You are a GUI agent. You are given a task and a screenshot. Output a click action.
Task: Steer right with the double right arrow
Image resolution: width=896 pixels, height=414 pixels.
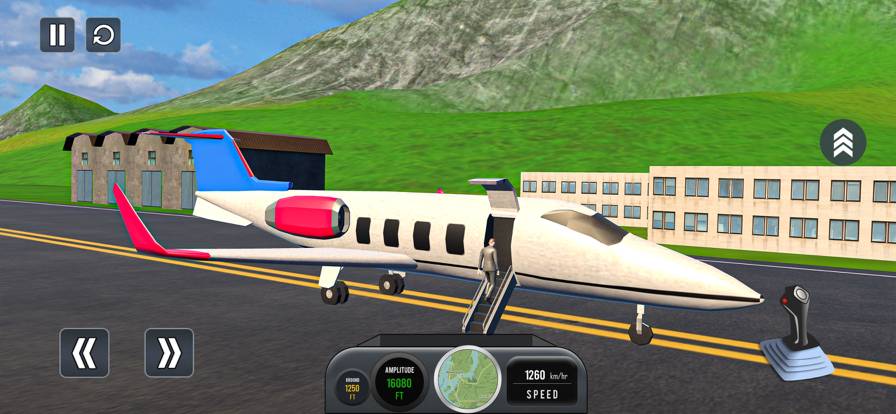click(169, 352)
